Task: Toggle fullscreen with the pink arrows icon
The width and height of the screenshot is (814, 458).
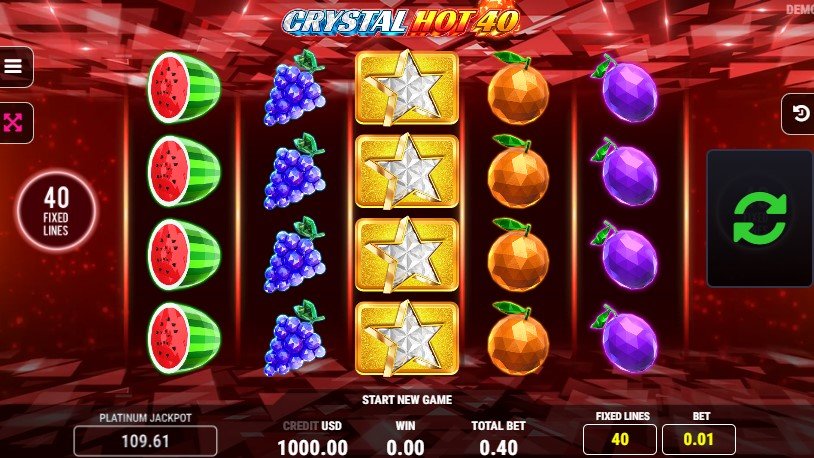Action: (x=14, y=123)
